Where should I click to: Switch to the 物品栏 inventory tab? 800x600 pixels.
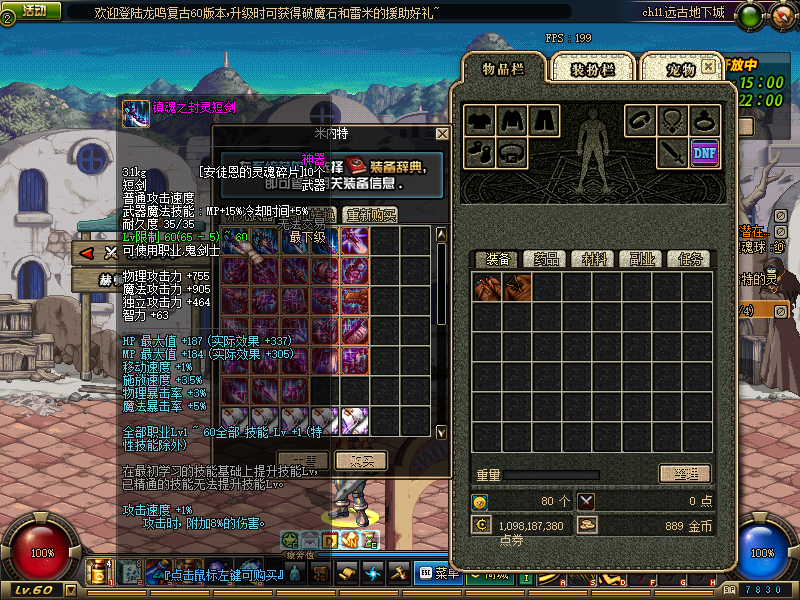point(505,68)
